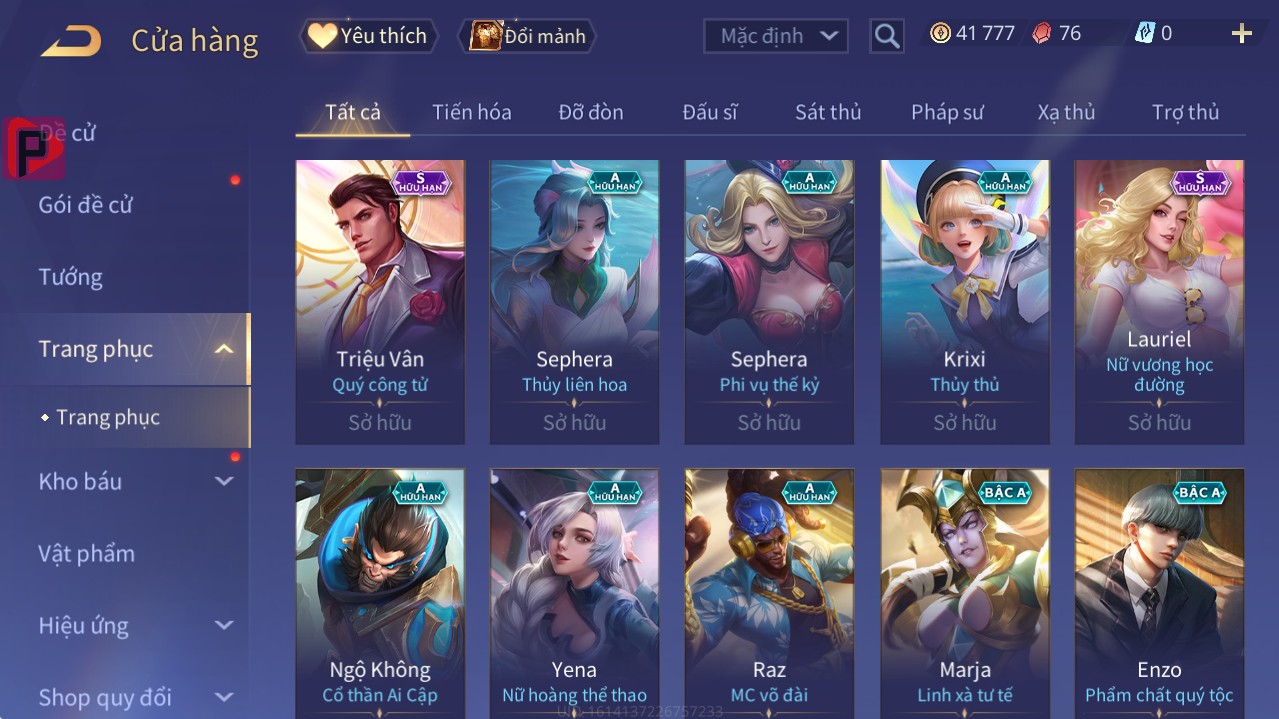Screen dimensions: 1279x719
Task: Open Gói đề cử in sidebar
Action: pos(86,205)
